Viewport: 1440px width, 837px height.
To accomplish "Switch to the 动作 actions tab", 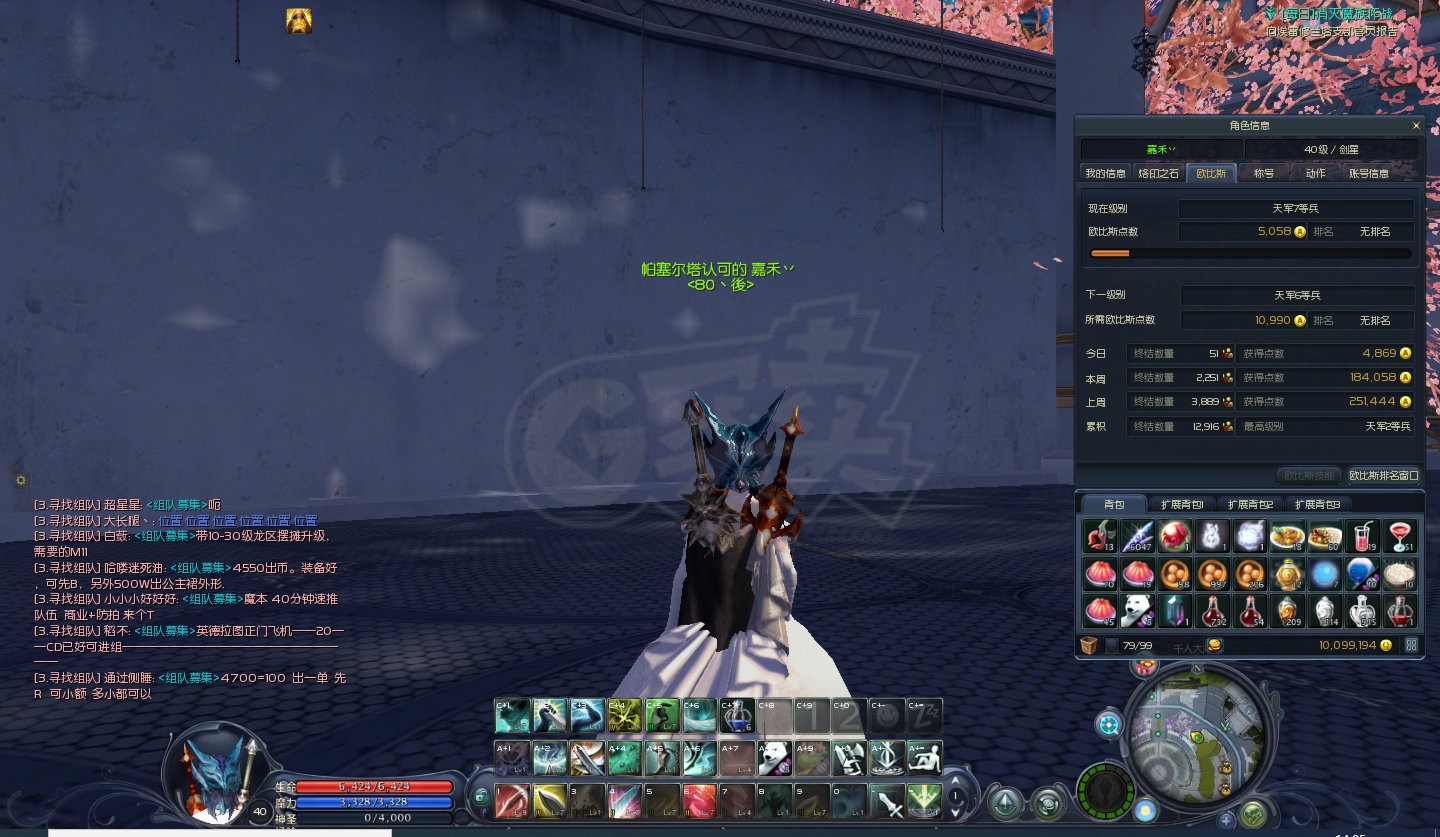I will click(1315, 173).
